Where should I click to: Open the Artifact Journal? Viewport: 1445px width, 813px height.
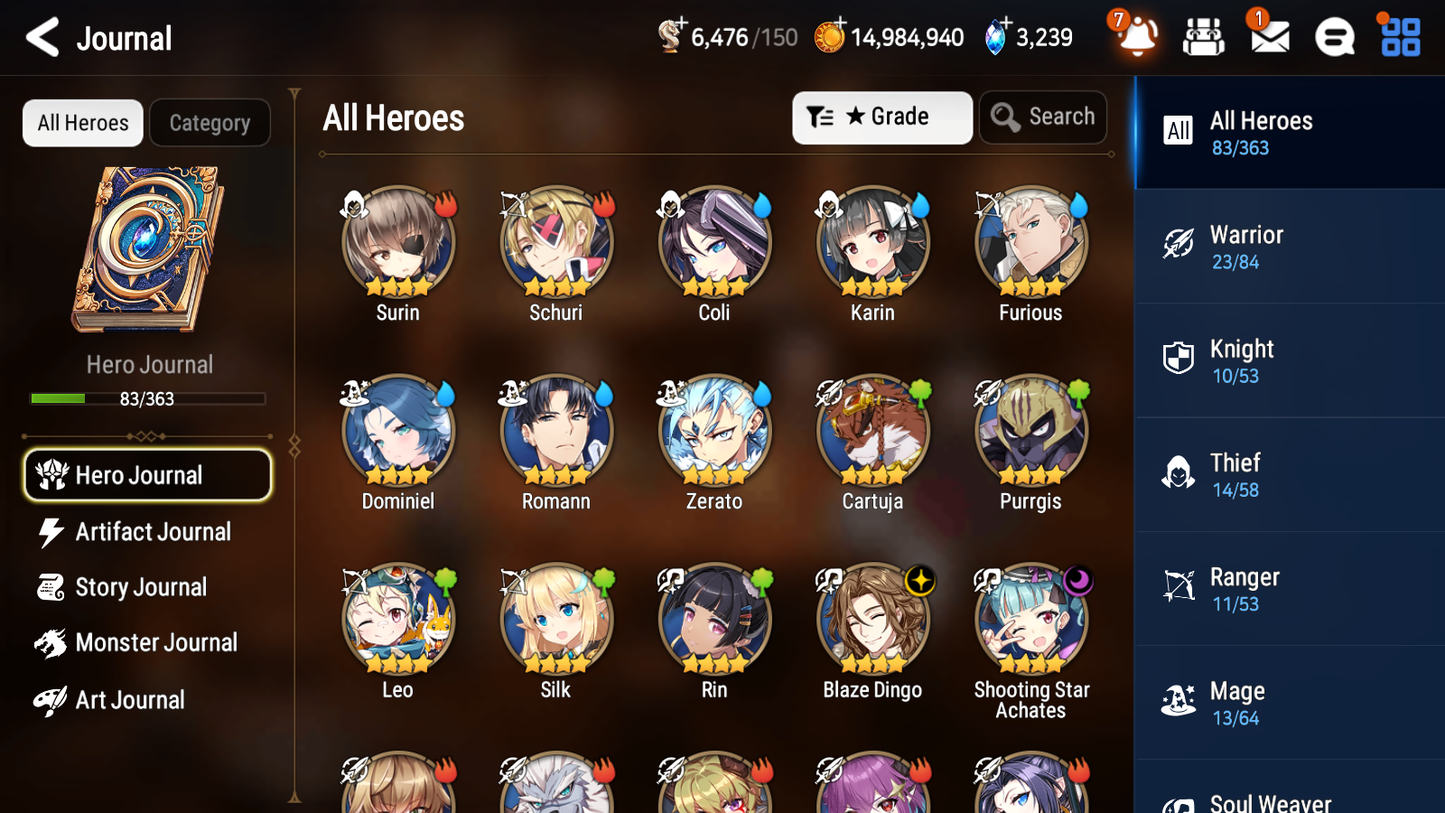pyautogui.click(x=152, y=532)
